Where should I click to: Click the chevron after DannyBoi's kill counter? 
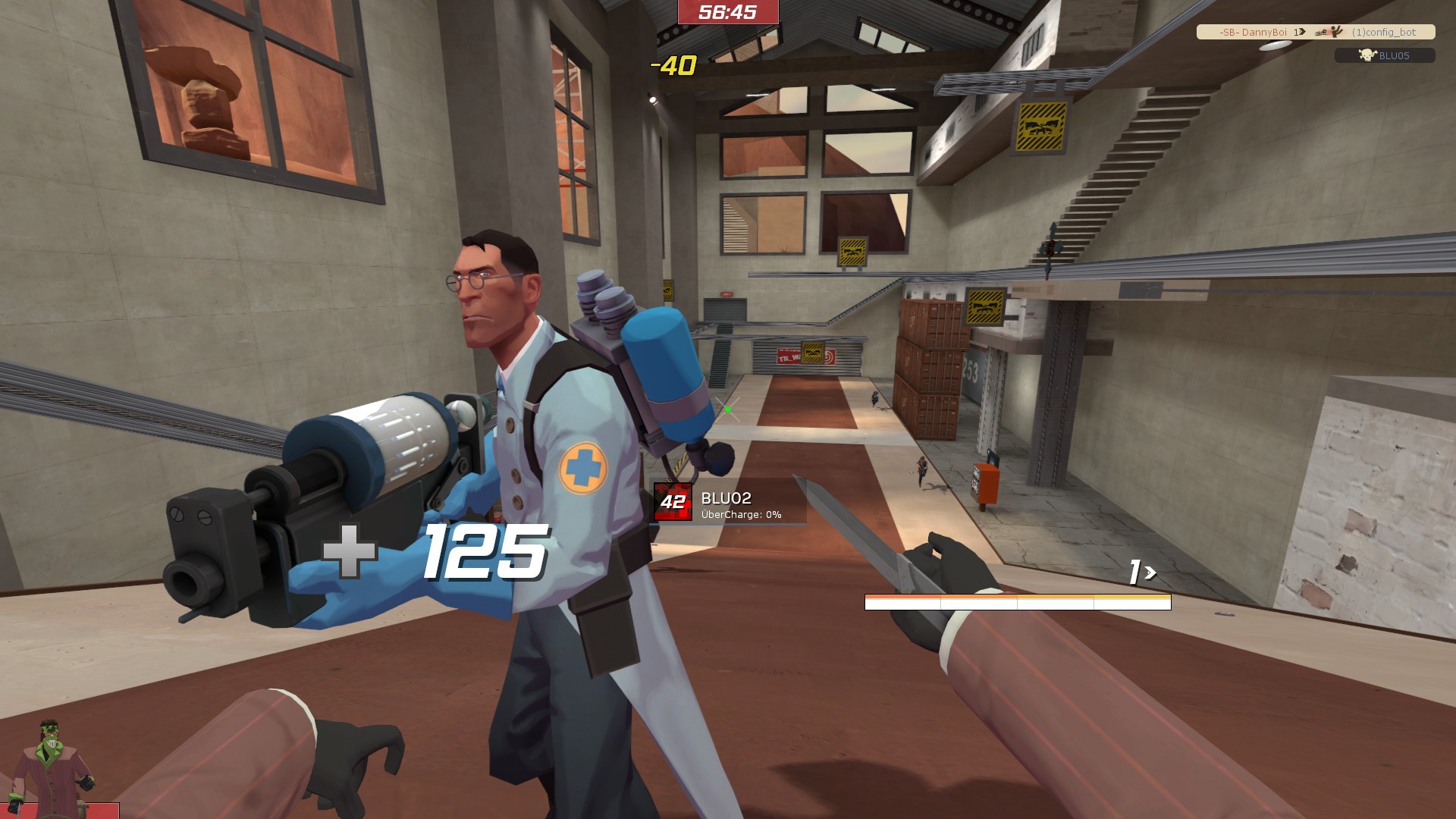[x=1301, y=33]
